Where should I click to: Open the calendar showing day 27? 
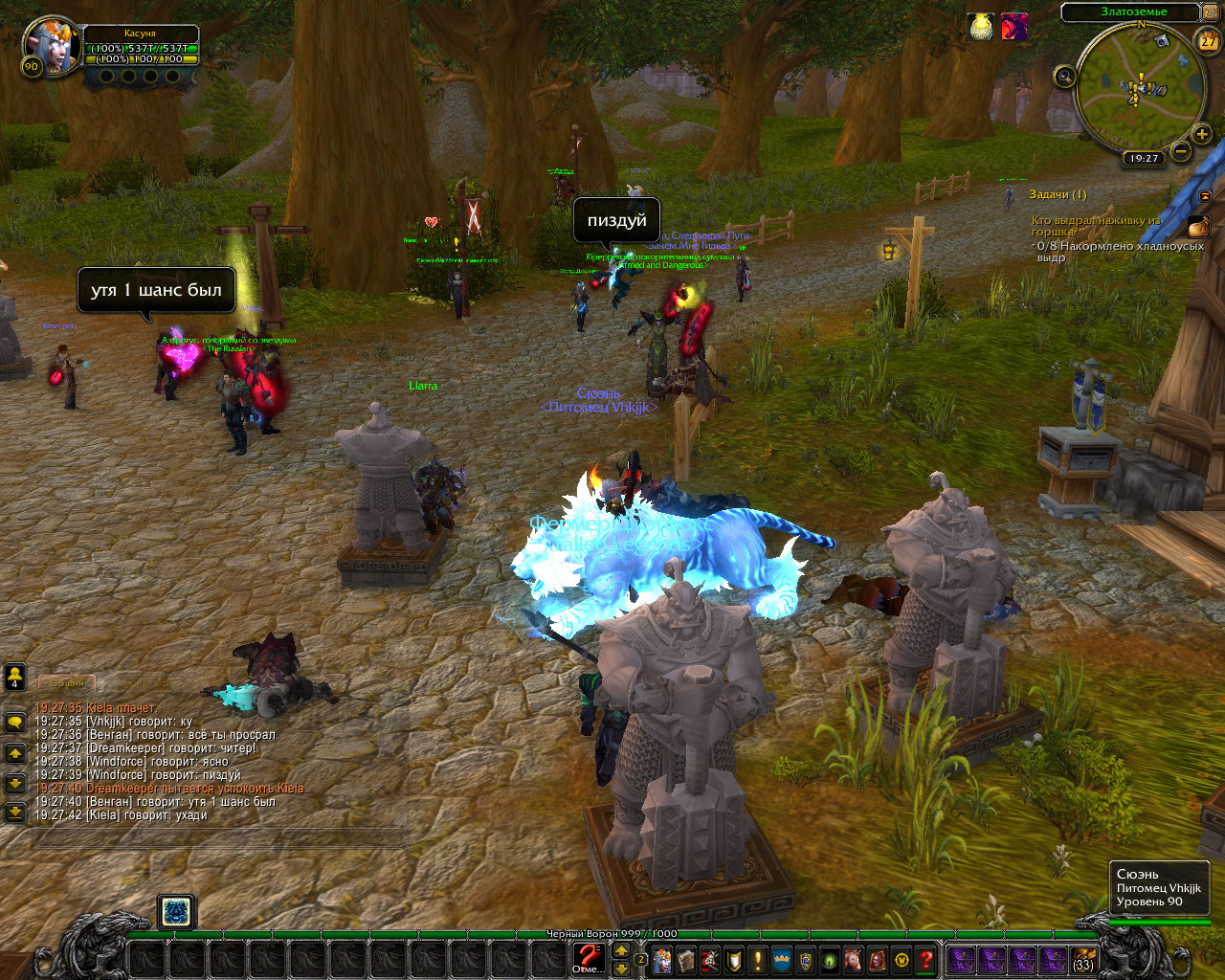[1208, 40]
